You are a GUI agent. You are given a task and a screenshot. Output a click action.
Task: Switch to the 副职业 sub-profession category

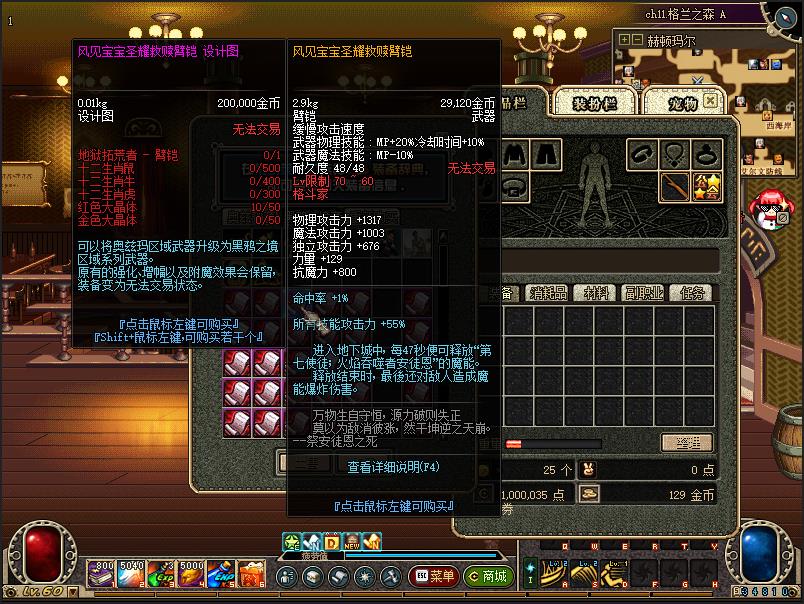pos(645,293)
